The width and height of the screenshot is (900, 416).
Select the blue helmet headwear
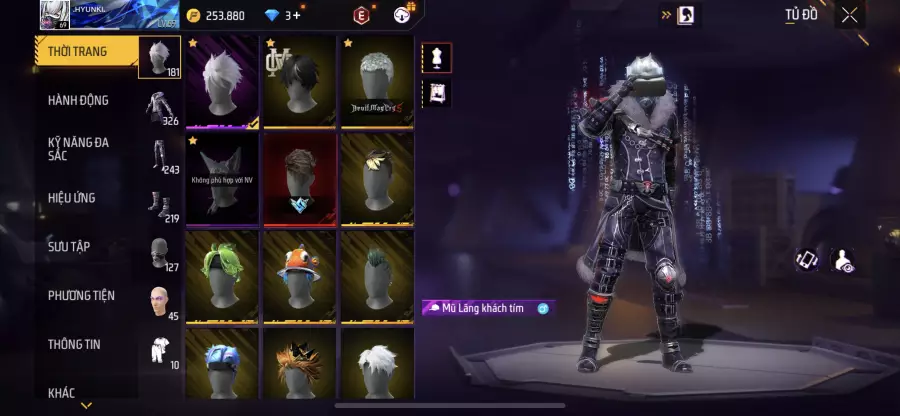pyautogui.click(x=223, y=365)
